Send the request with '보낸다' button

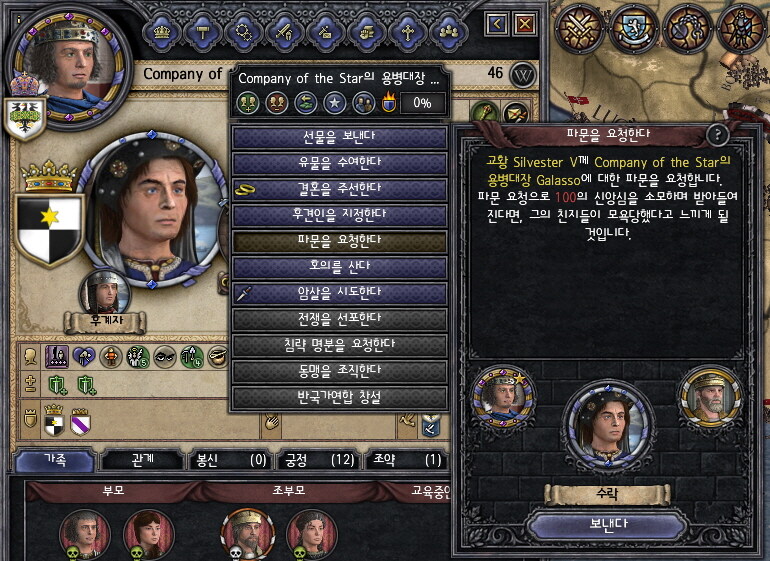[x=606, y=523]
